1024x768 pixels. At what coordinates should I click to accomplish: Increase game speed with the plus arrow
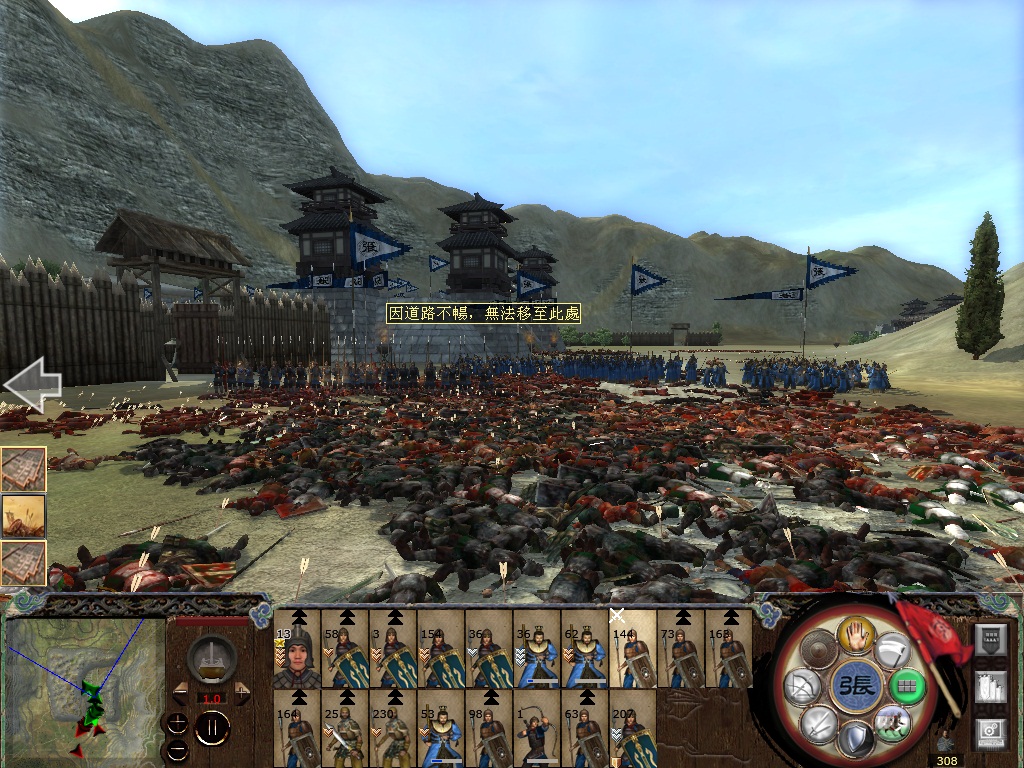[243, 691]
